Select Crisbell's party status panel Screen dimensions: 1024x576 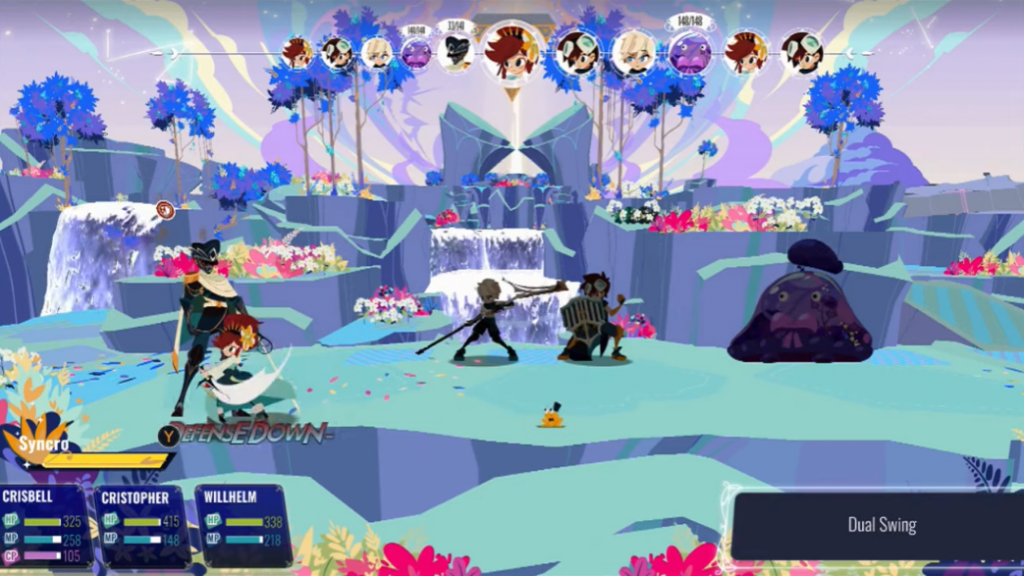pyautogui.click(x=46, y=526)
